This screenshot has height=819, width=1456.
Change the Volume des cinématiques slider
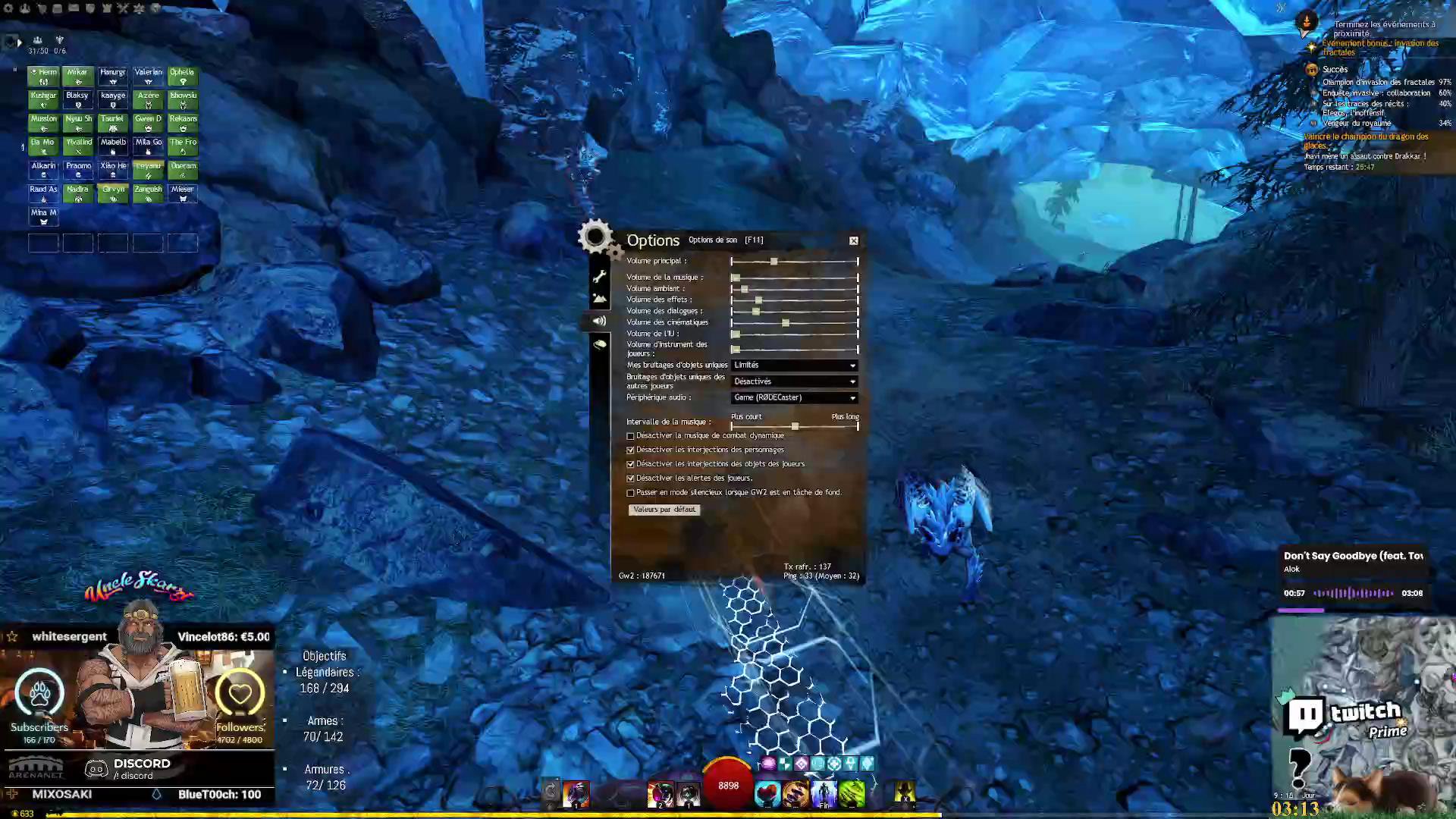coord(786,323)
